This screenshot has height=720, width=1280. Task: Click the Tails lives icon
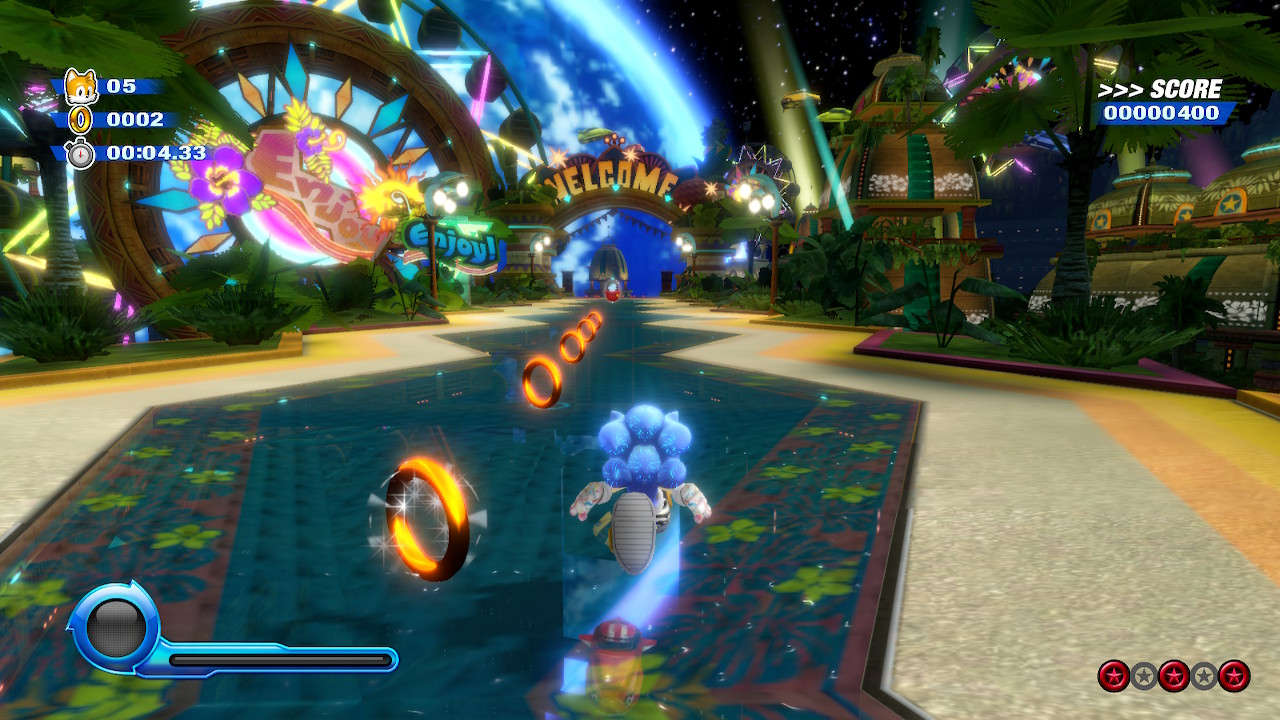click(x=79, y=87)
